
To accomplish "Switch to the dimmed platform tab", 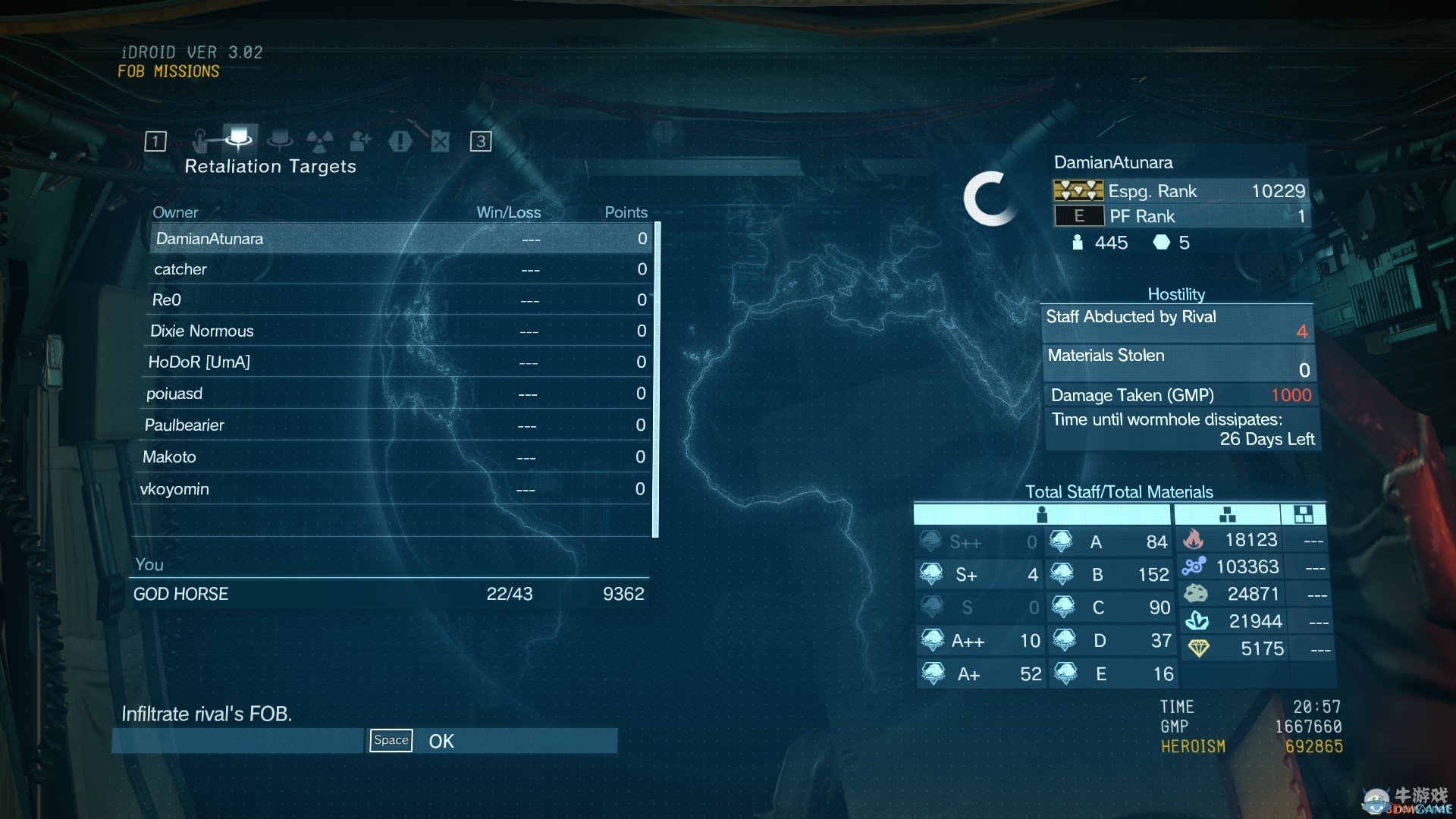I will [x=281, y=140].
